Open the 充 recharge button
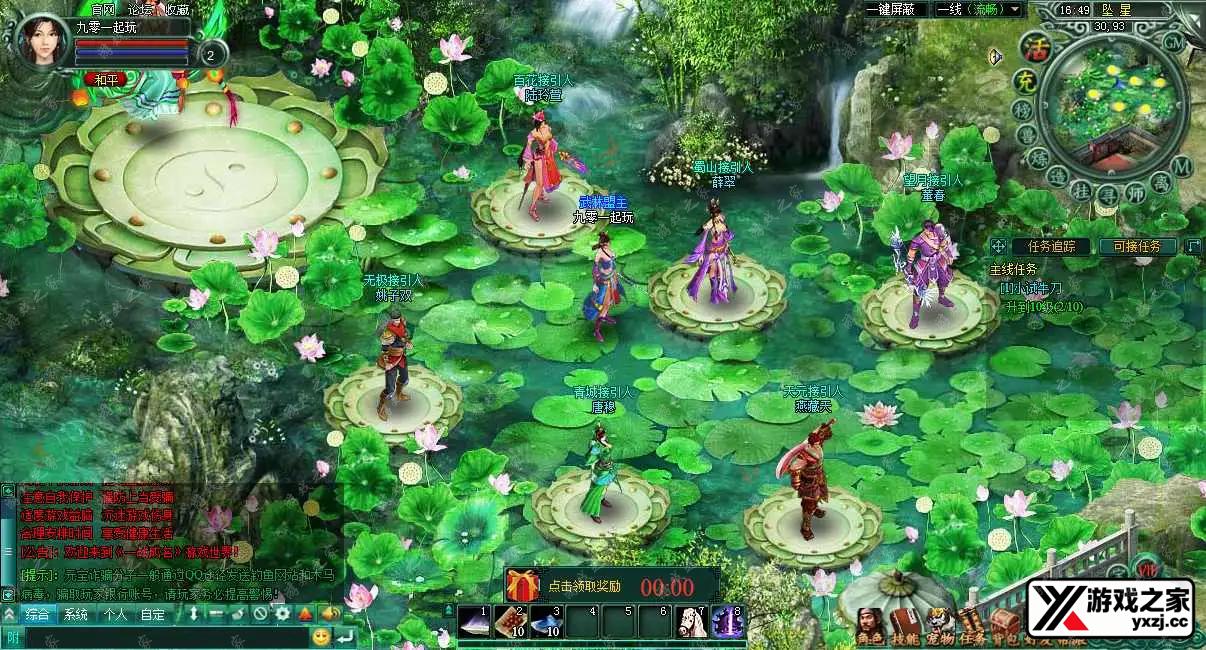The width and height of the screenshot is (1206, 650). click(1025, 79)
